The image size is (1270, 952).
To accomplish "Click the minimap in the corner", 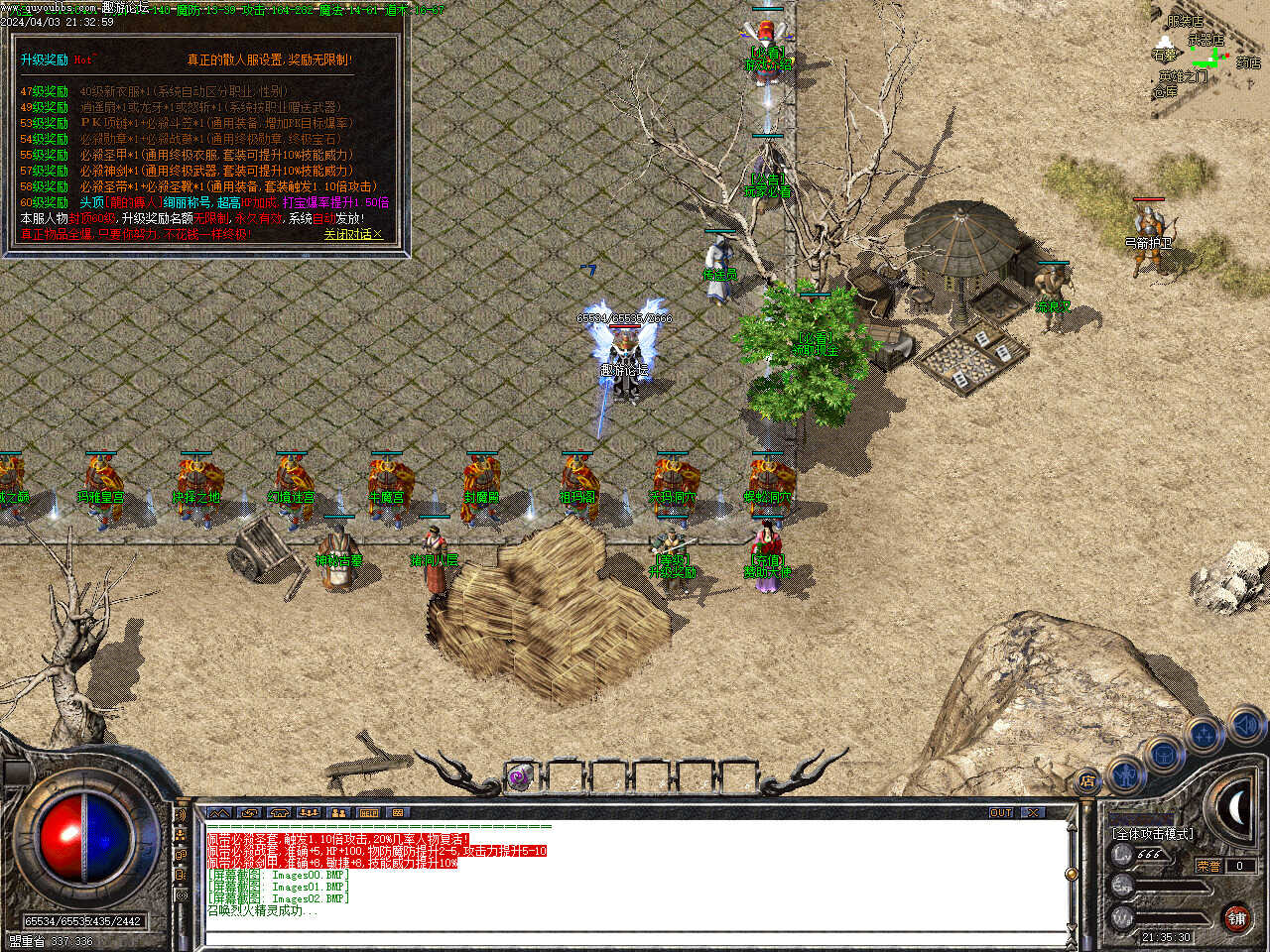I will 1206,55.
